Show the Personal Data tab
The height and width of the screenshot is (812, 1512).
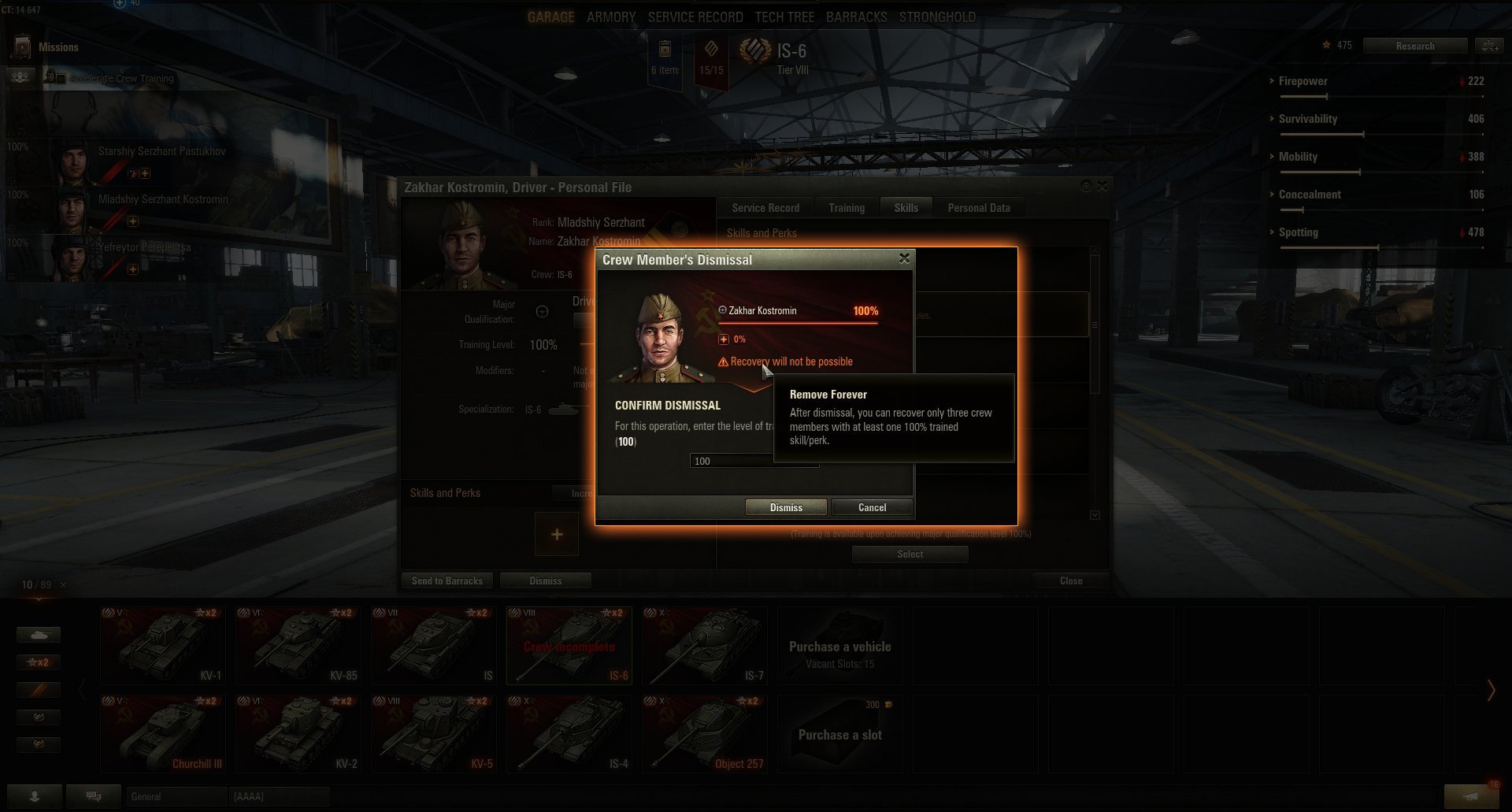(x=978, y=208)
